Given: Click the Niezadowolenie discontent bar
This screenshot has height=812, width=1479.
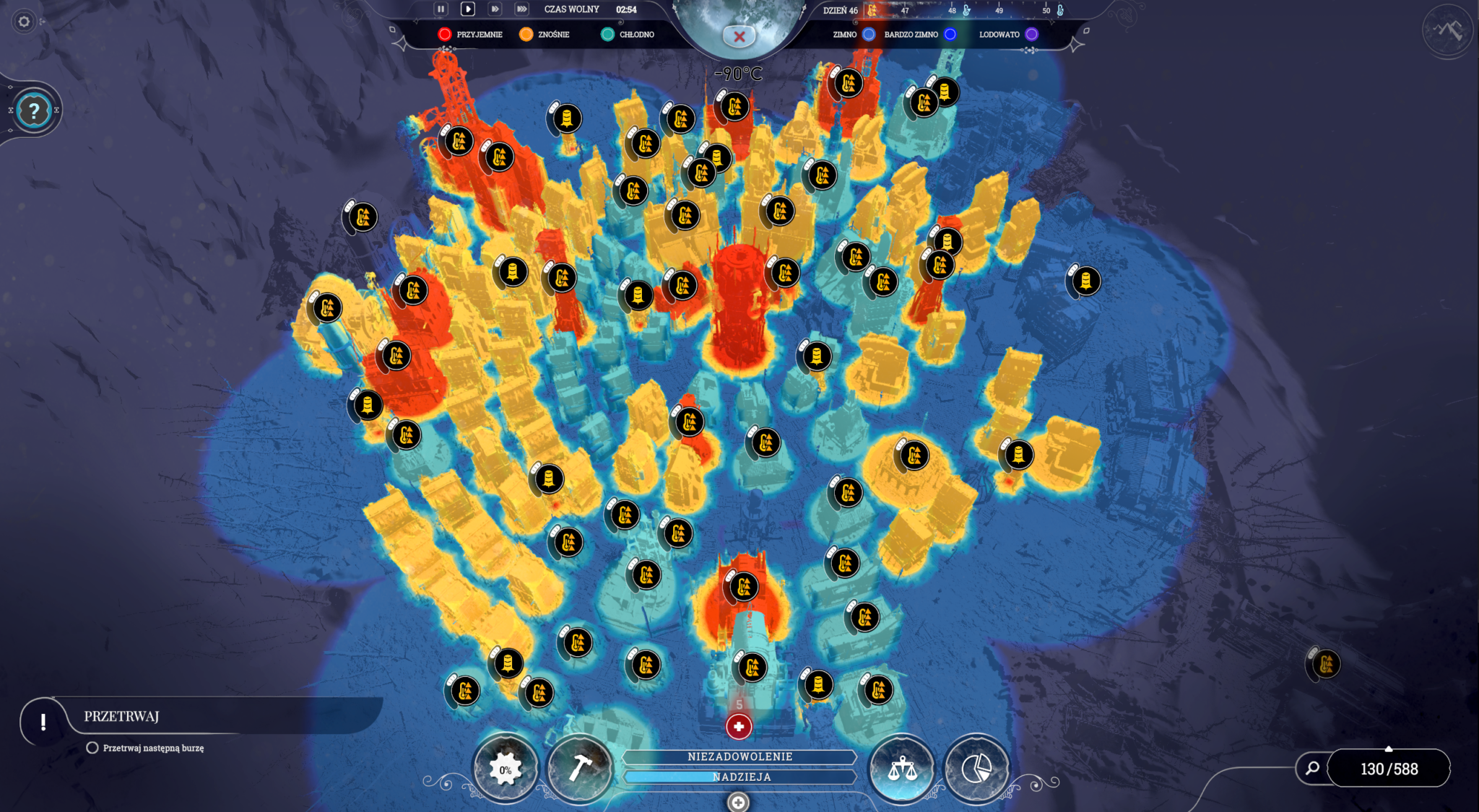Looking at the screenshot, I should (x=739, y=756).
